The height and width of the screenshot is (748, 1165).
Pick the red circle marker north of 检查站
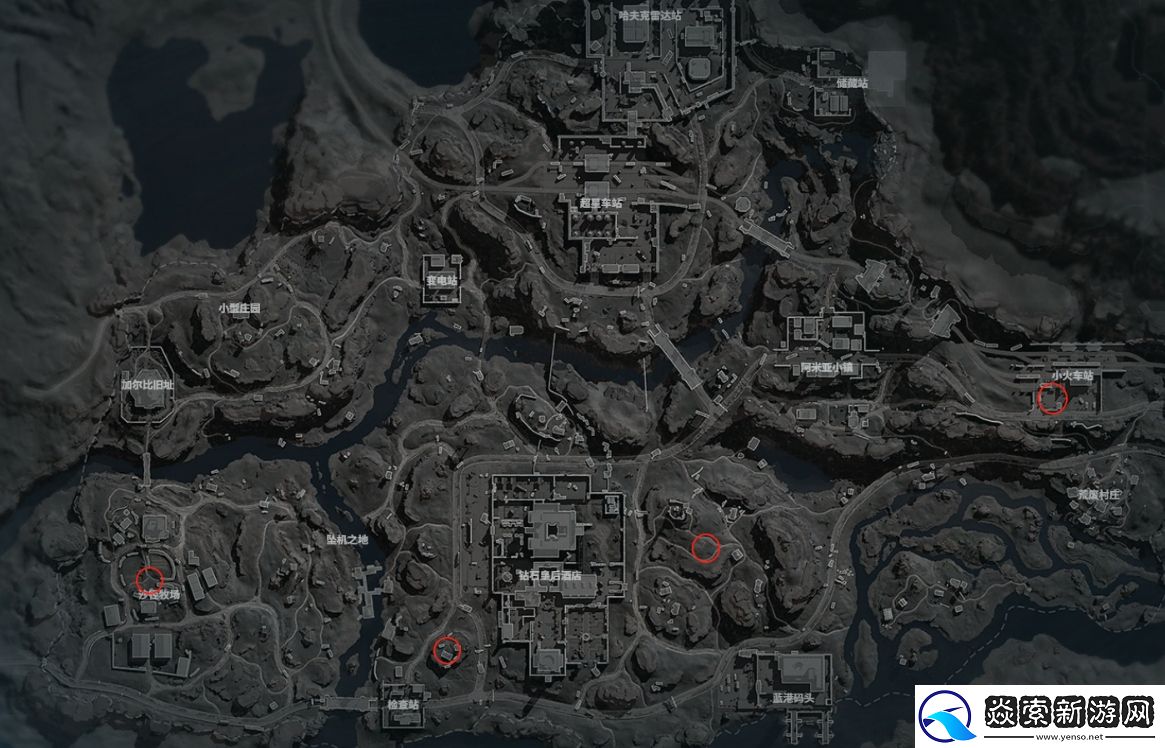tap(446, 651)
